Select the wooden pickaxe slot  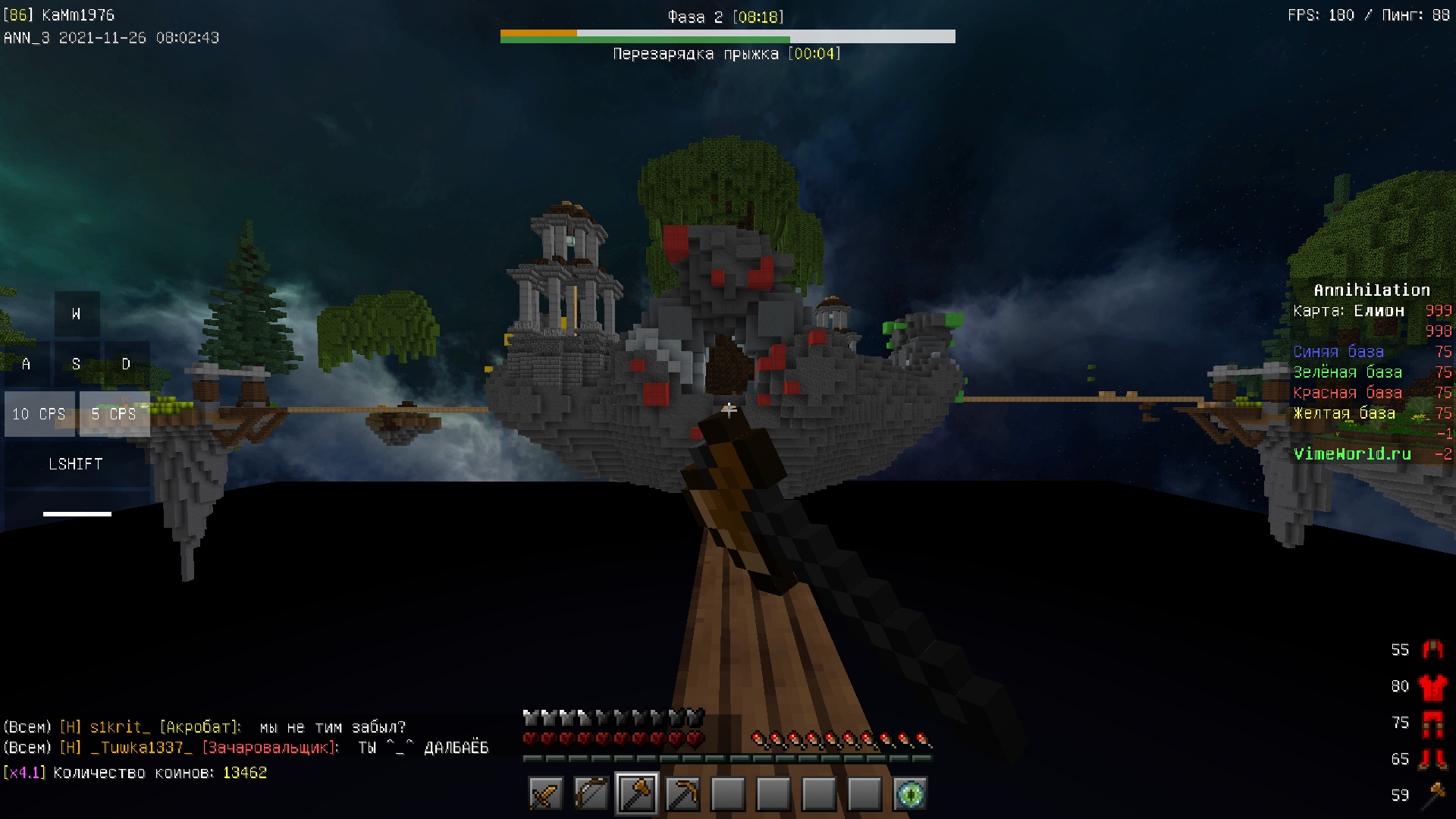[x=682, y=795]
